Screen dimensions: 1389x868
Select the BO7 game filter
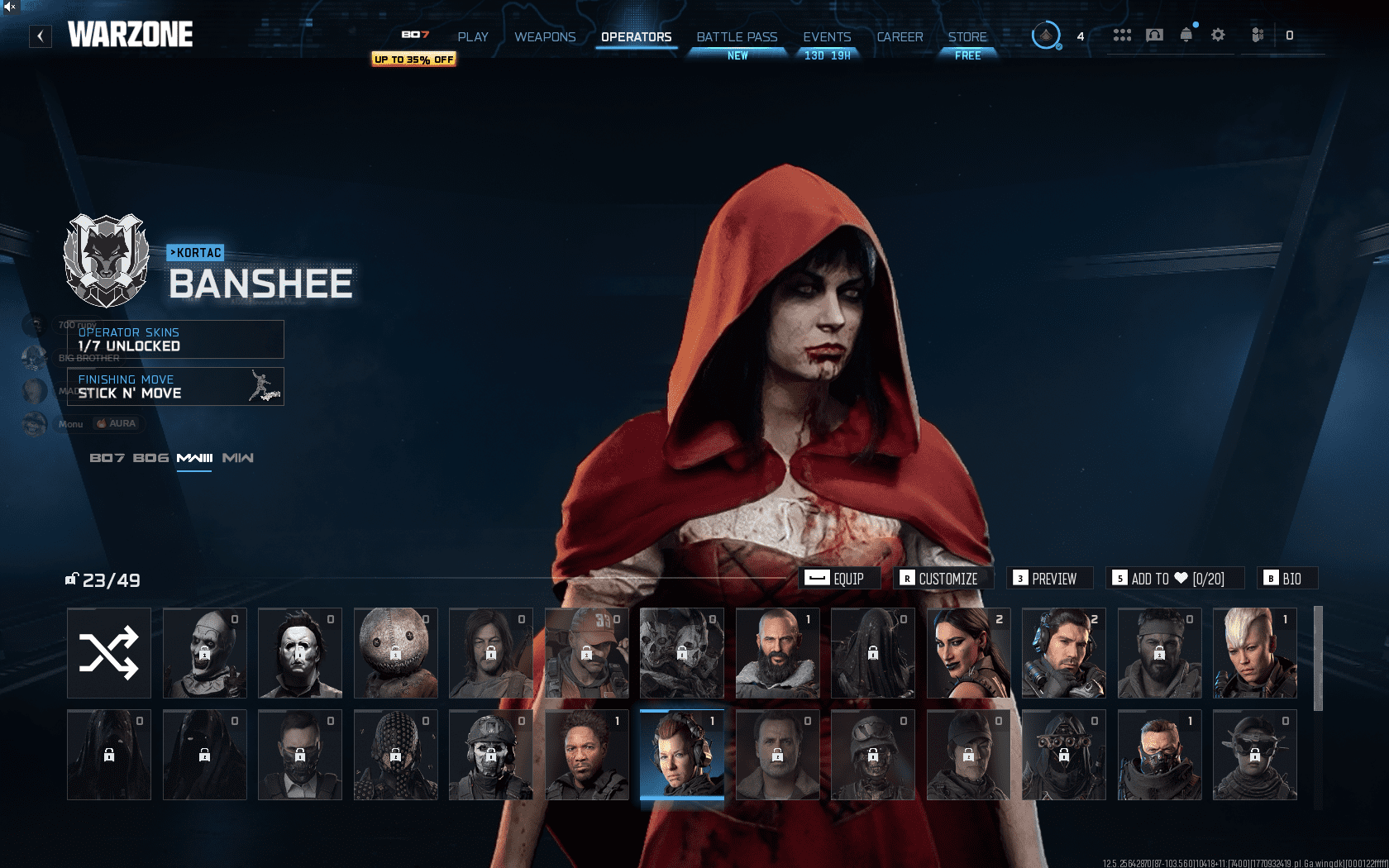coord(108,456)
